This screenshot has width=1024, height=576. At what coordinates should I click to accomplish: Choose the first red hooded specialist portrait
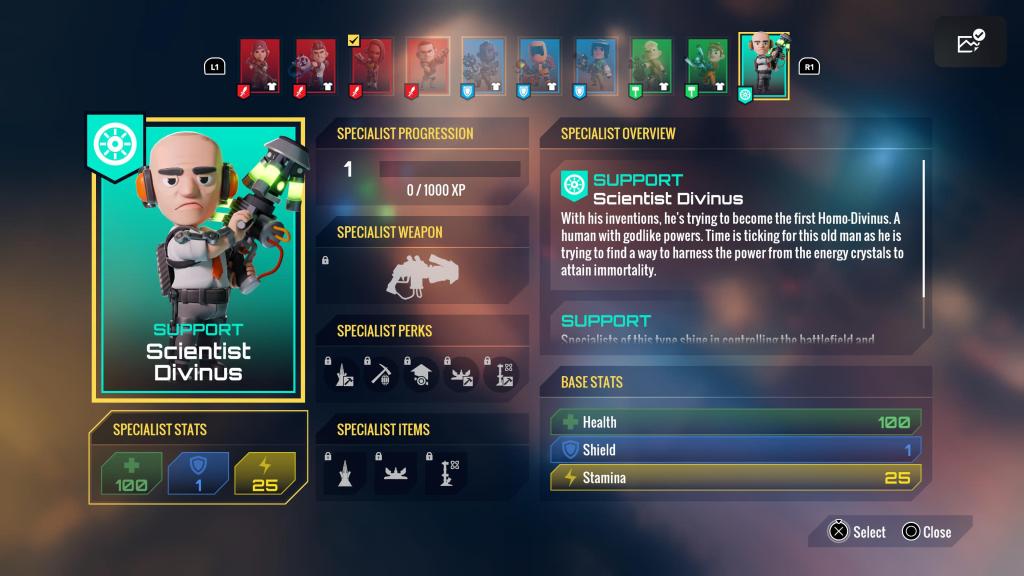[259, 64]
